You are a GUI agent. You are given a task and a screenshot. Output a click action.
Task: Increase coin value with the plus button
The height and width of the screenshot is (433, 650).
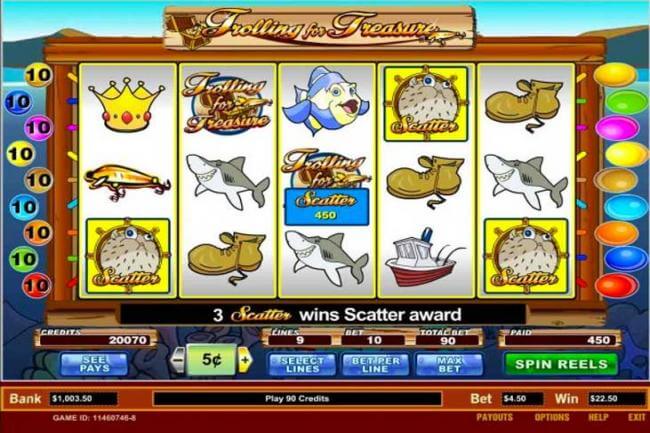244,360
